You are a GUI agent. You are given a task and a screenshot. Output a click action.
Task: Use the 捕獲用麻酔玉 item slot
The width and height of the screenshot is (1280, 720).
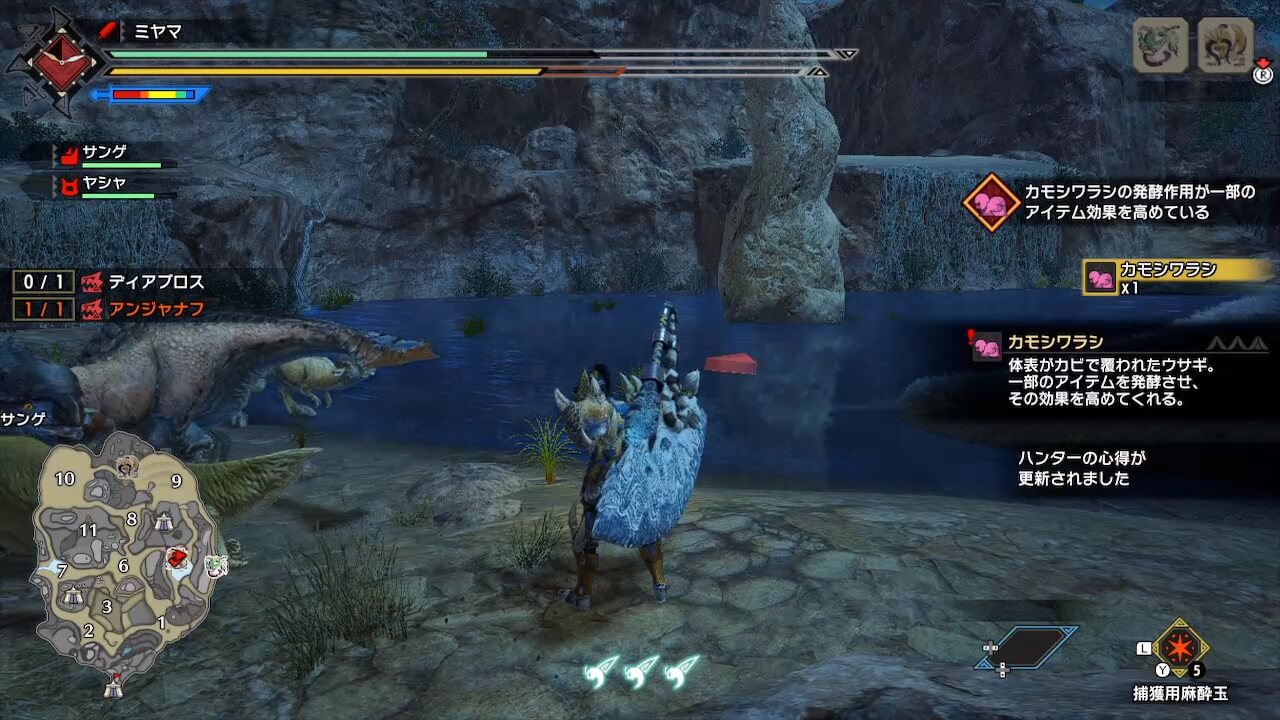1180,649
